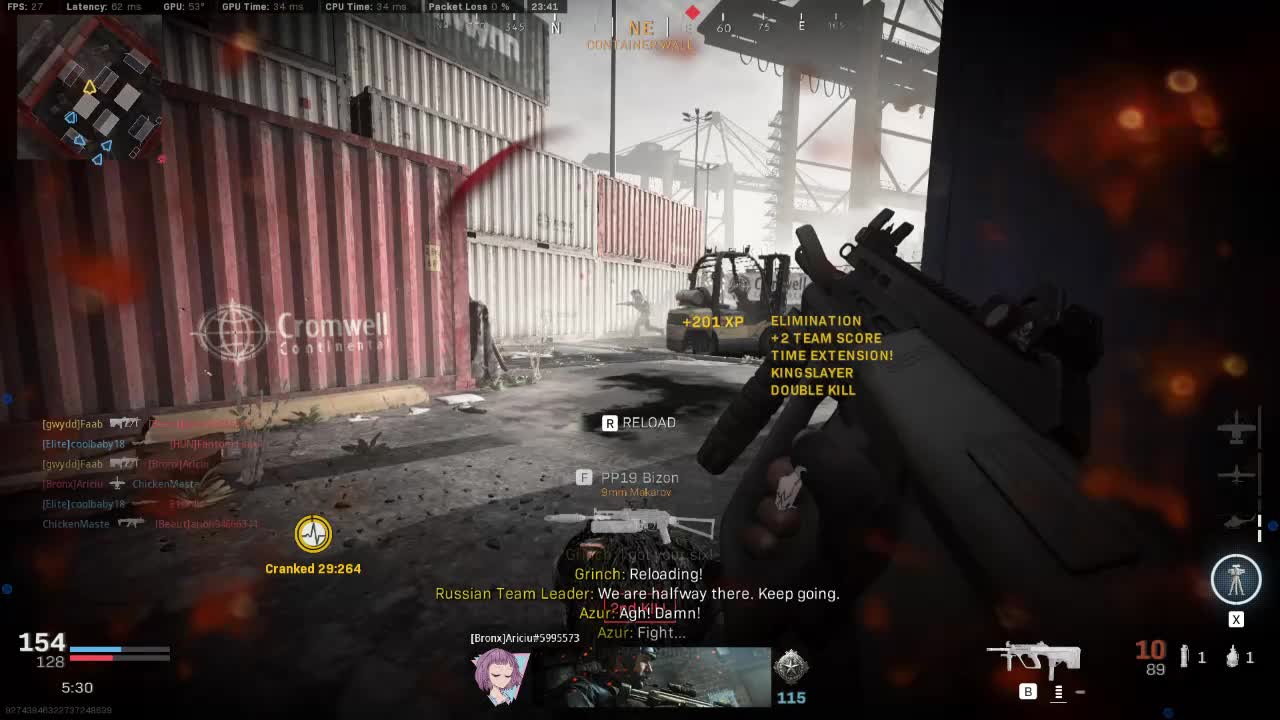Image resolution: width=1280 pixels, height=720 pixels.
Task: Click the Cranked timer icon
Action: point(313,534)
